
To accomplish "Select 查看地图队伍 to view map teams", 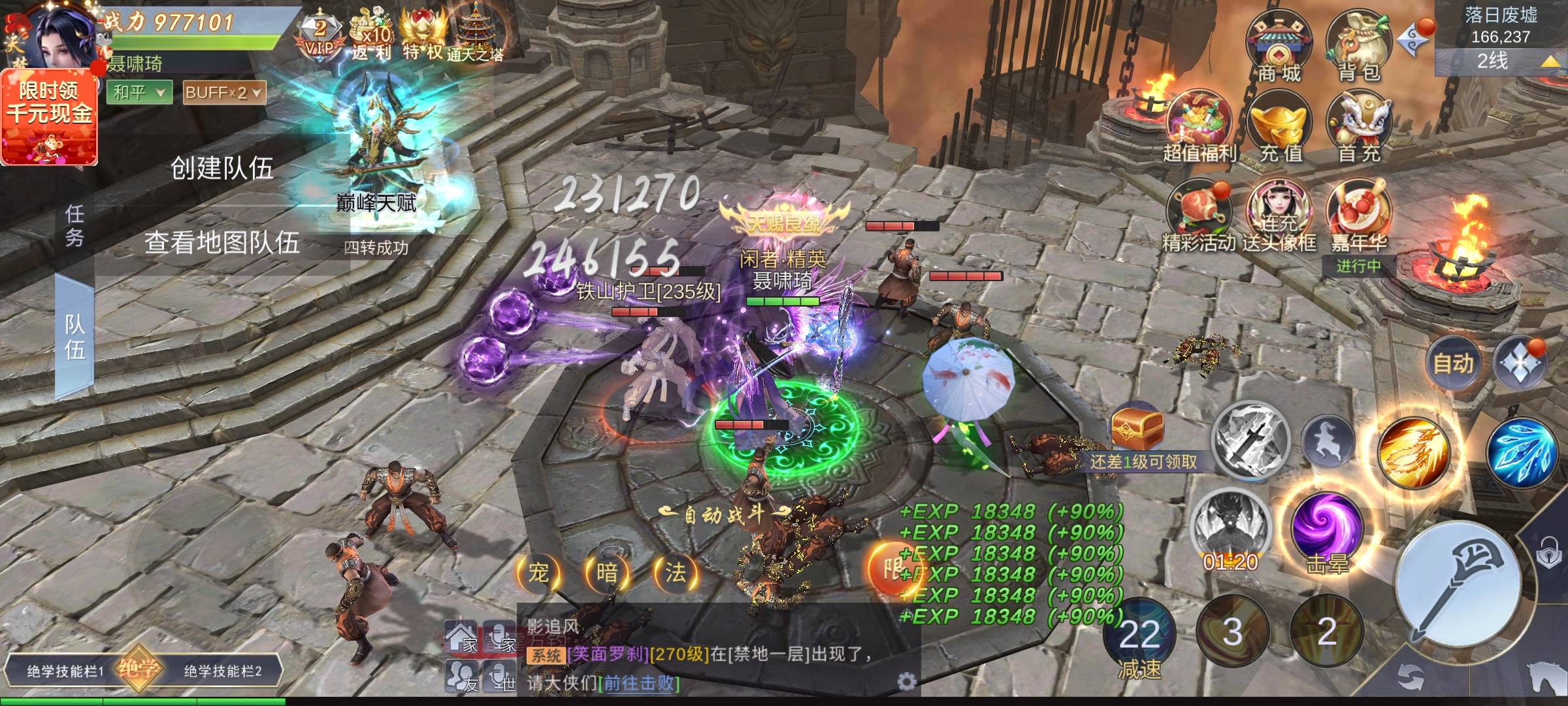I will pos(221,243).
